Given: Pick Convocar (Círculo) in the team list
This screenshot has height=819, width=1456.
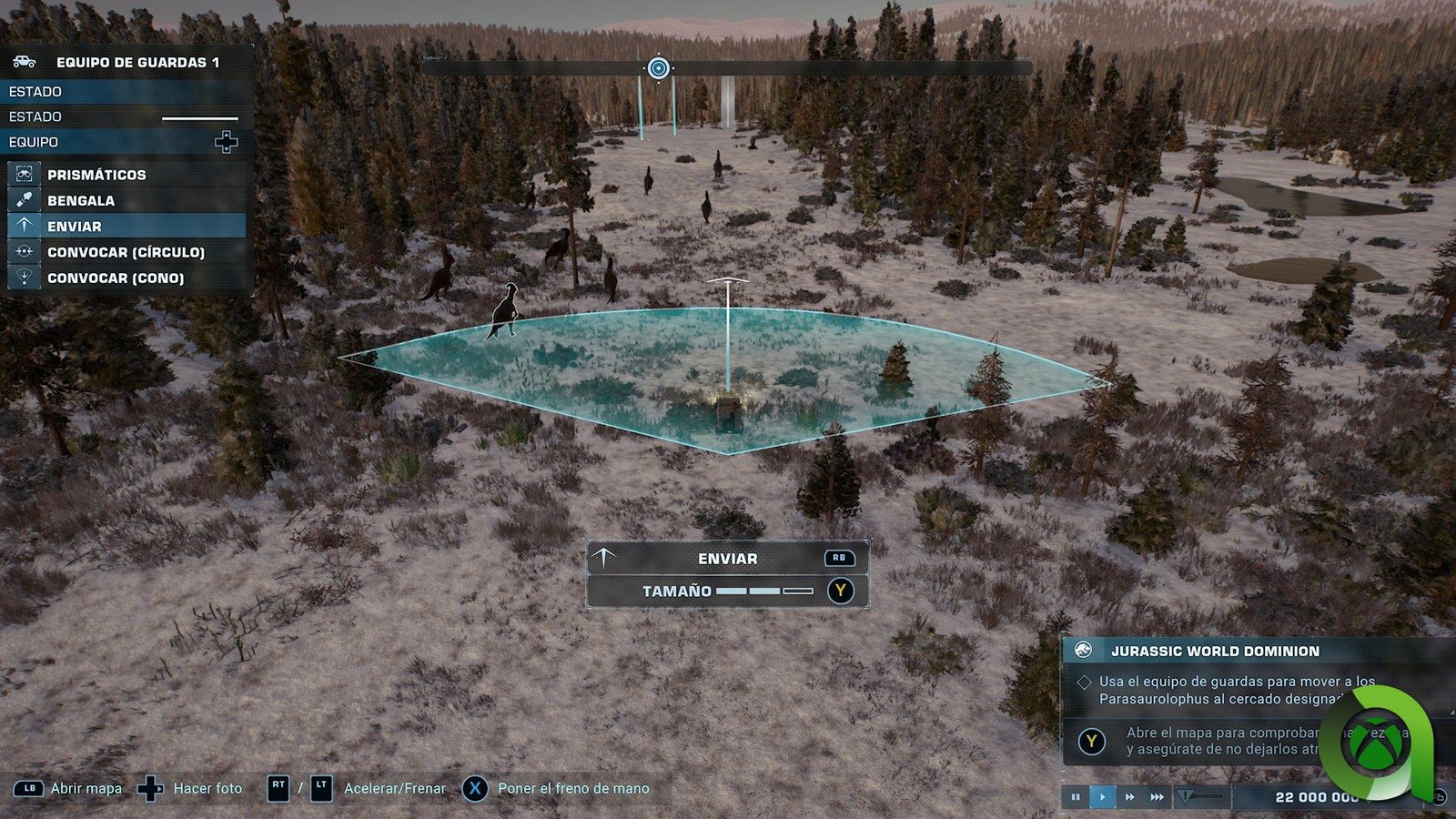Looking at the screenshot, I should click(126, 252).
